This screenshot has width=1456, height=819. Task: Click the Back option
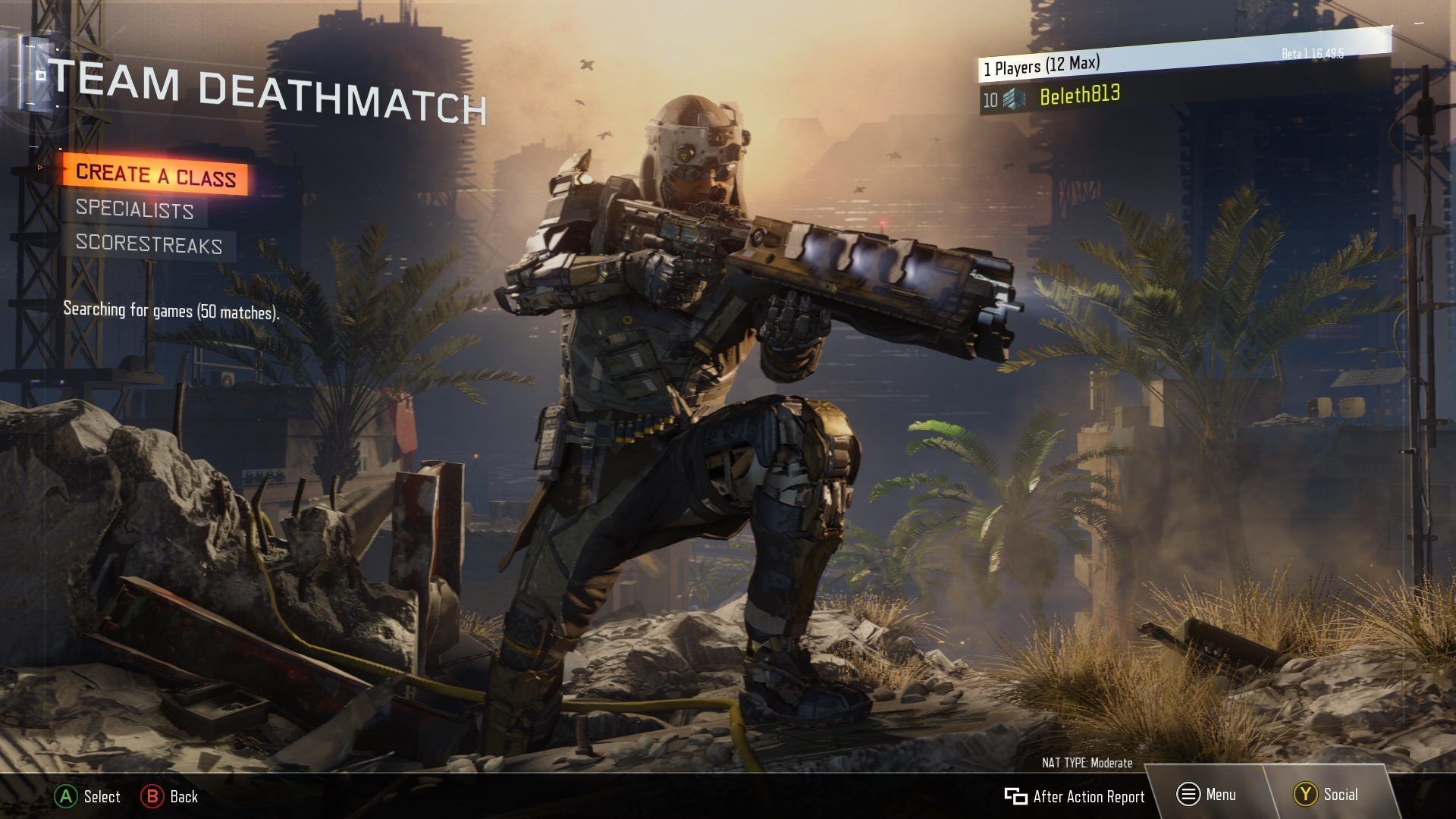click(x=170, y=796)
